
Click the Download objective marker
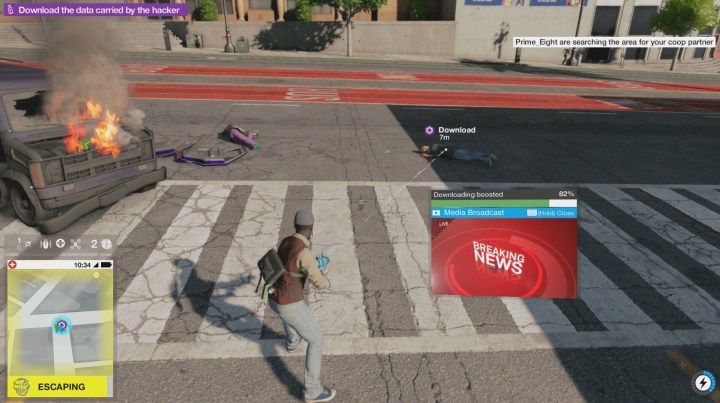tap(429, 130)
